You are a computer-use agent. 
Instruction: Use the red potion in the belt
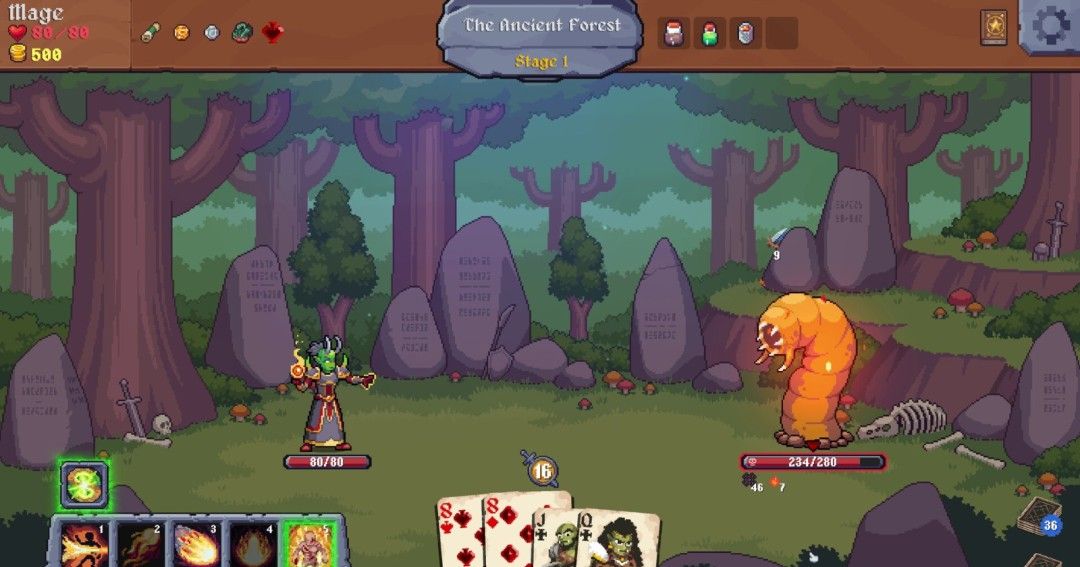[674, 33]
